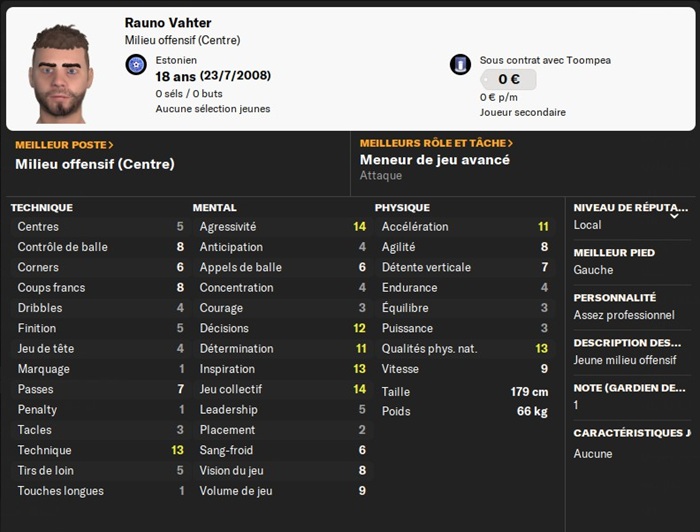This screenshot has width=700, height=532.
Task: Expand the Niveau de Réputation chevron
Action: point(674,214)
